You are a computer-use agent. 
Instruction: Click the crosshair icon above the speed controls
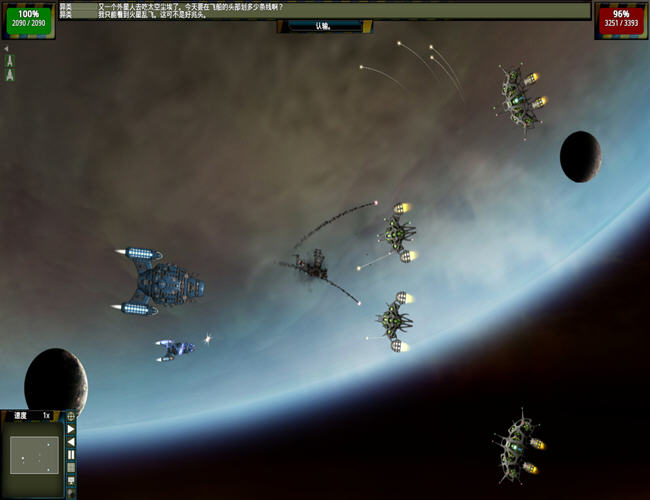click(x=71, y=416)
